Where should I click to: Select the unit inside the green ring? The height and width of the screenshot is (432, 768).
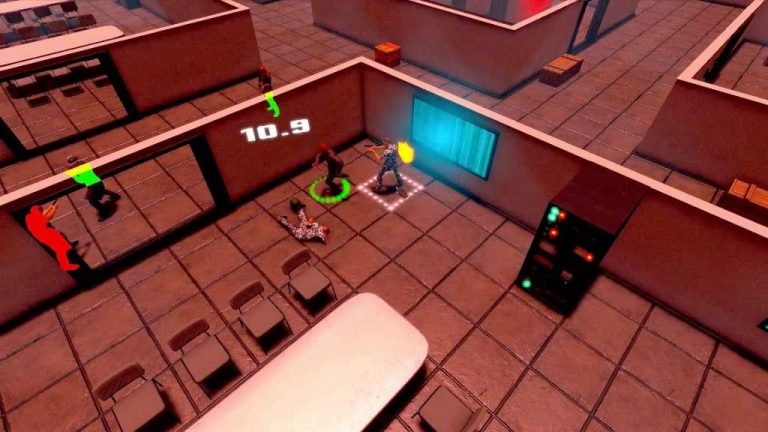tap(329, 170)
